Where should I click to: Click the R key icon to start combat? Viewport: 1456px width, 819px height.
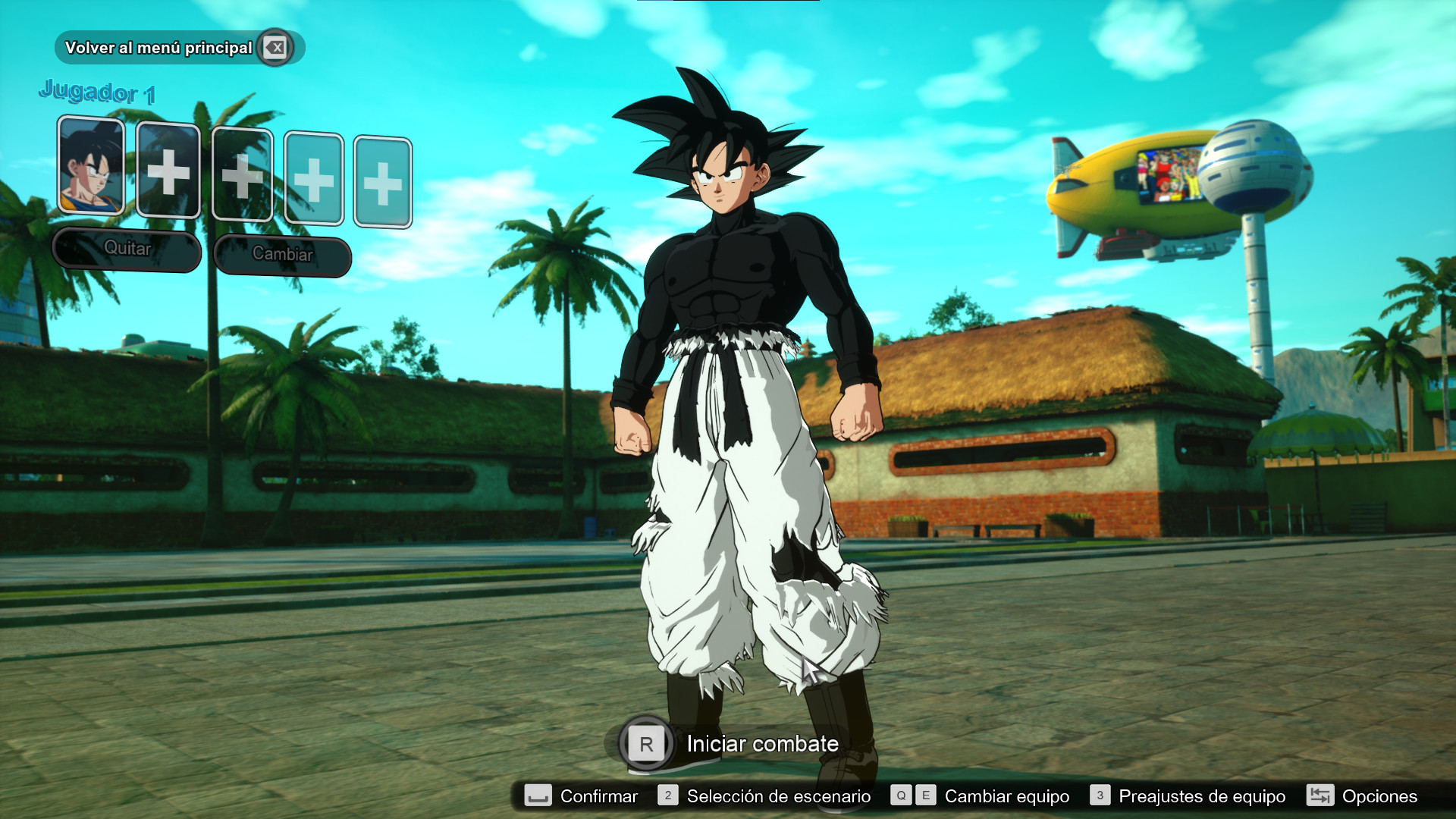[645, 744]
